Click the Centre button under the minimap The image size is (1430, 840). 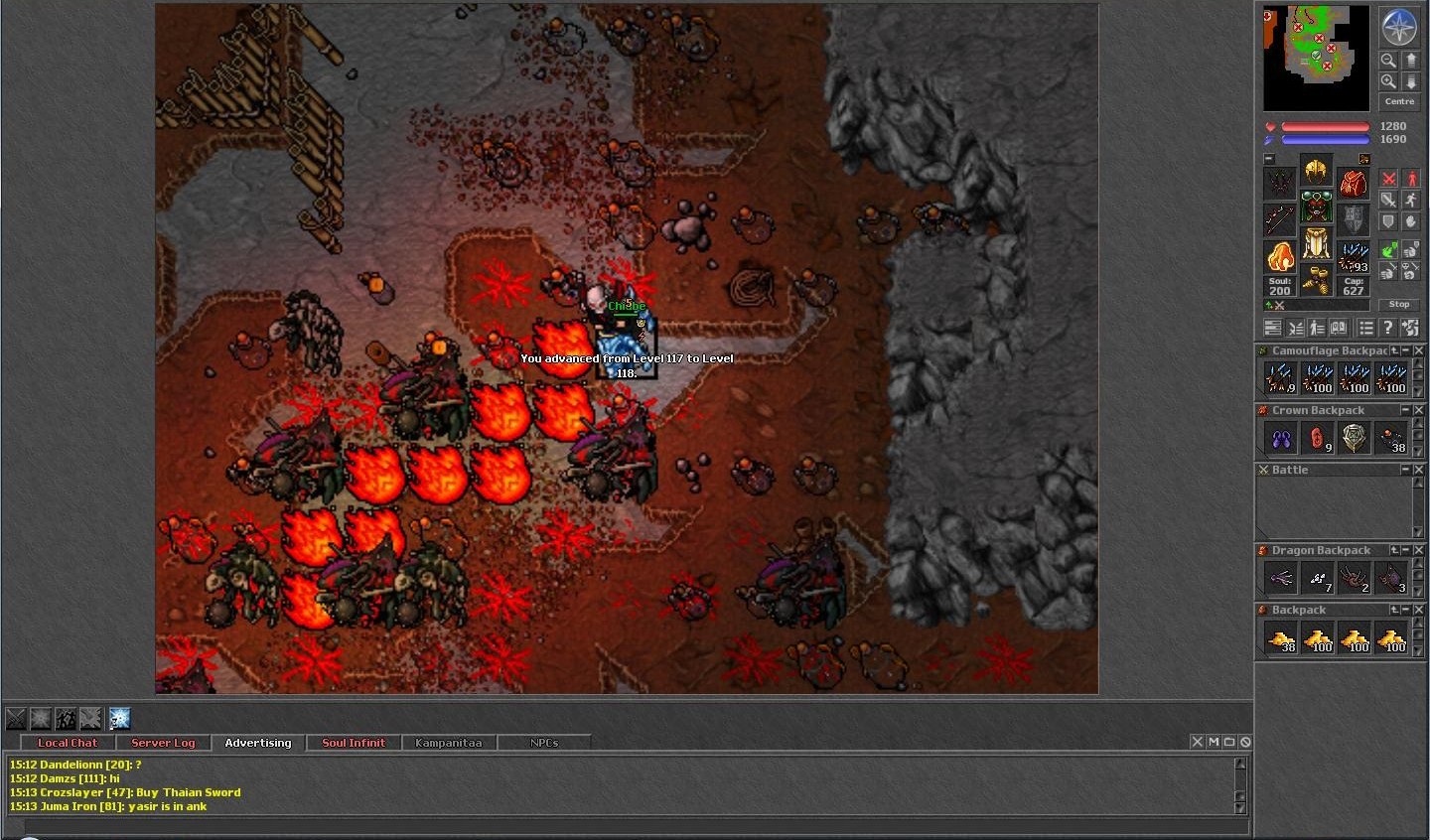pos(1399,101)
